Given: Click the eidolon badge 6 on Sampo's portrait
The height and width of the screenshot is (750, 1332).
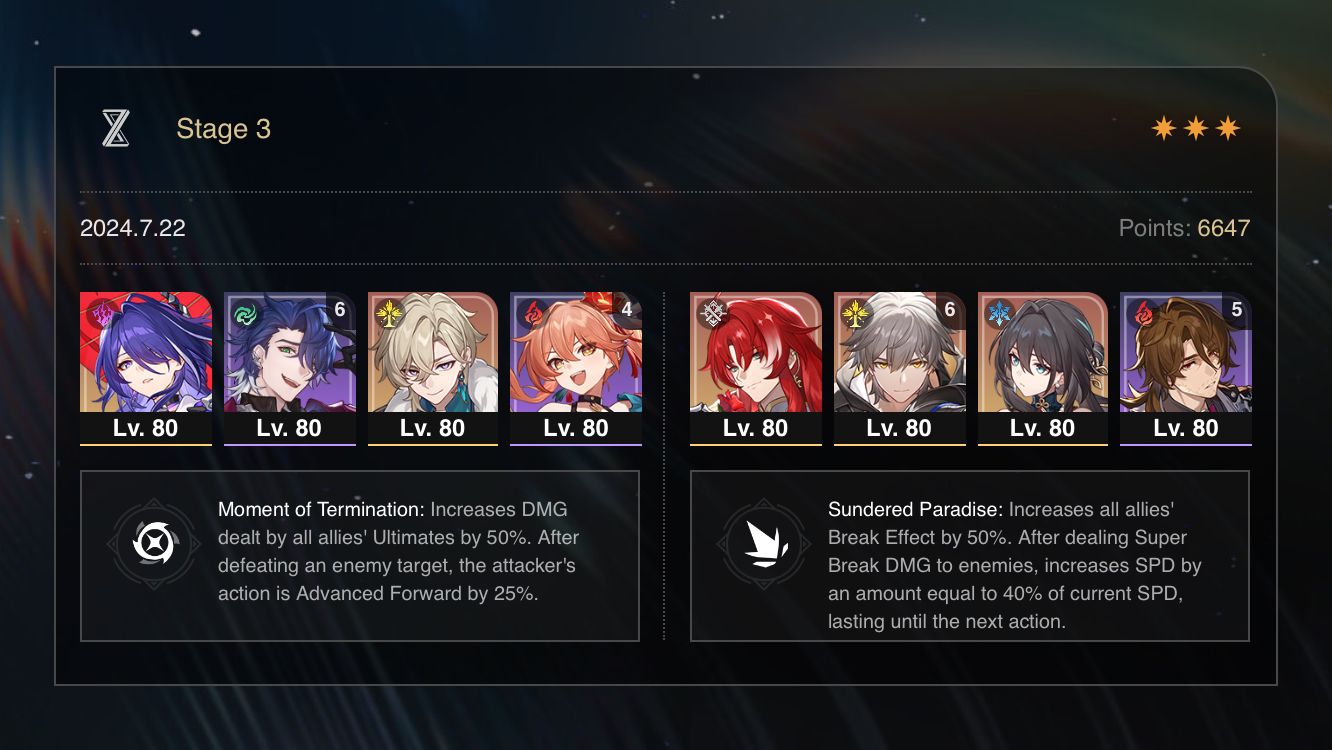Looking at the screenshot, I should tap(339, 310).
